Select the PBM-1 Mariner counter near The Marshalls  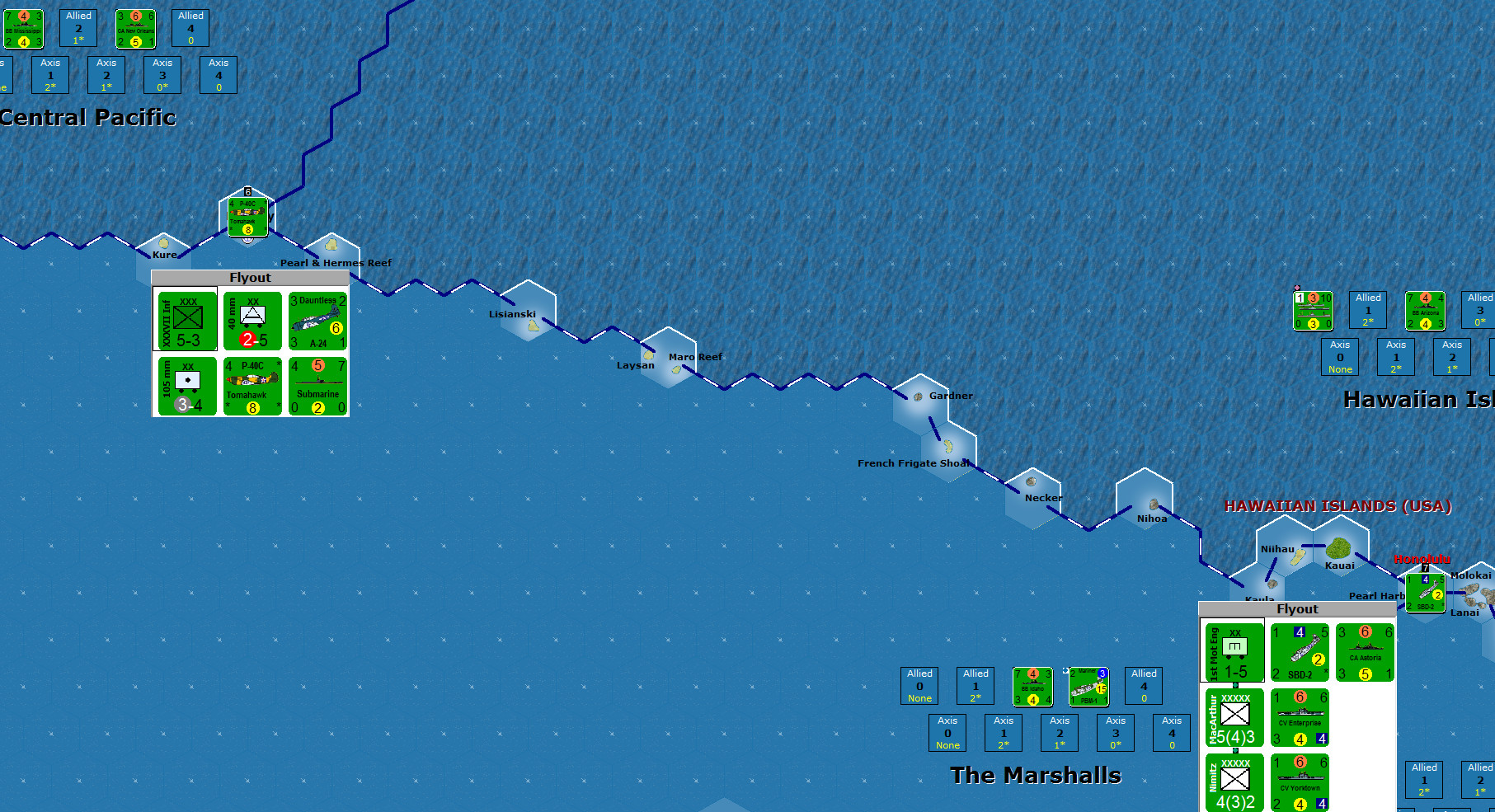pyautogui.click(x=1088, y=687)
